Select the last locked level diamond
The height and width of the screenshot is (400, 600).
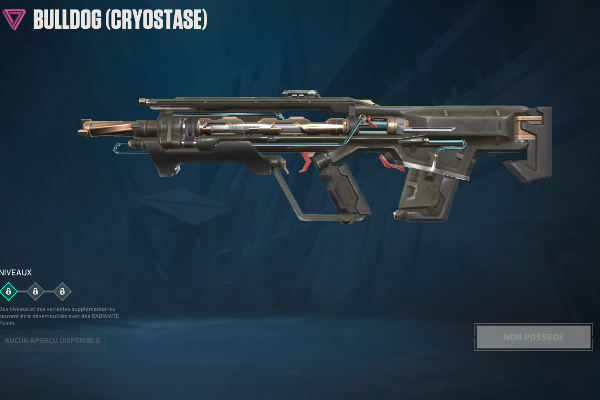click(x=62, y=291)
